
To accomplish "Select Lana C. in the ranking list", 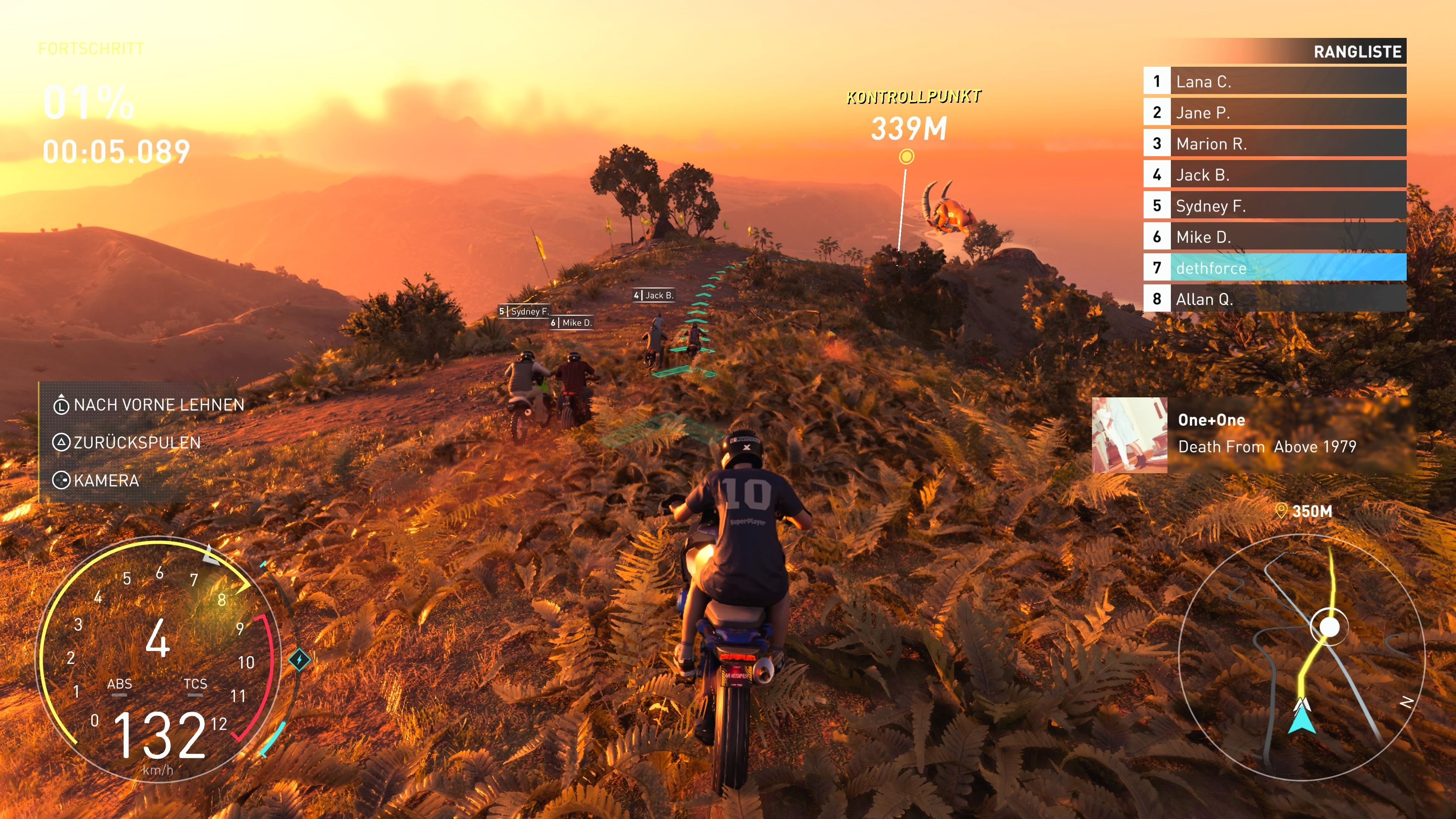I will (x=1274, y=82).
